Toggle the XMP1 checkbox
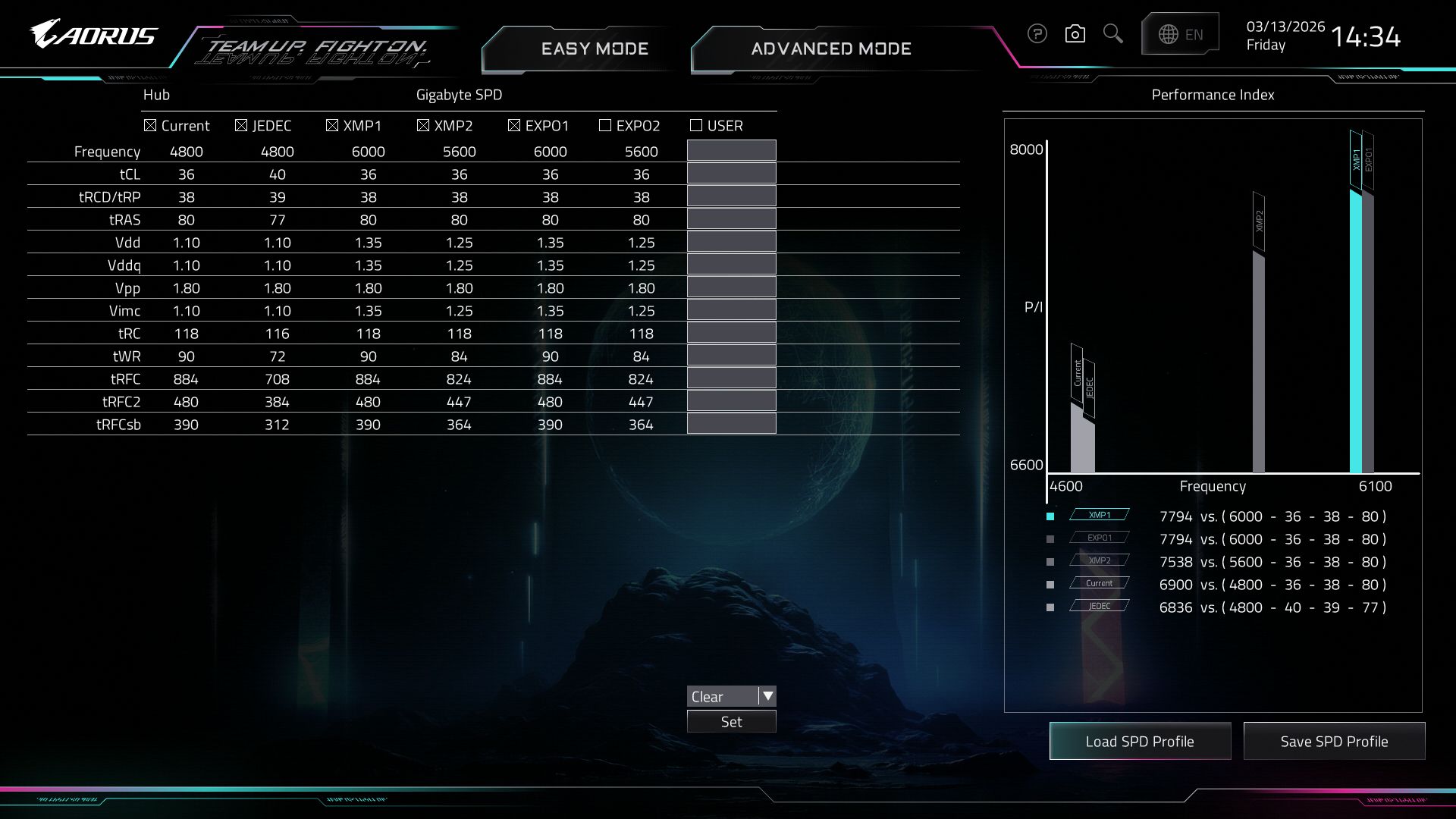 pos(332,126)
